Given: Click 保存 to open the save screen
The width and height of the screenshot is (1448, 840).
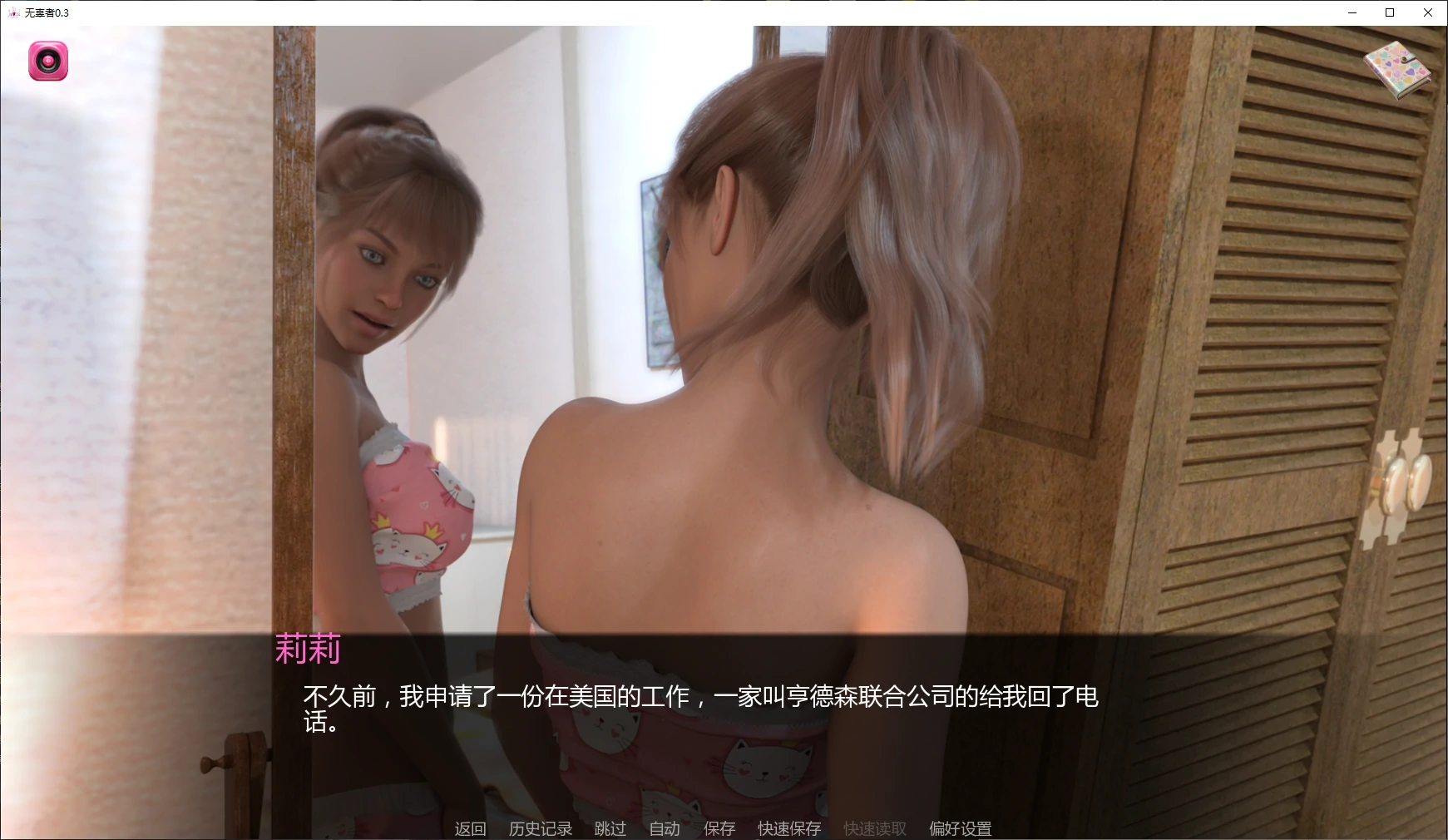Looking at the screenshot, I should click(719, 828).
